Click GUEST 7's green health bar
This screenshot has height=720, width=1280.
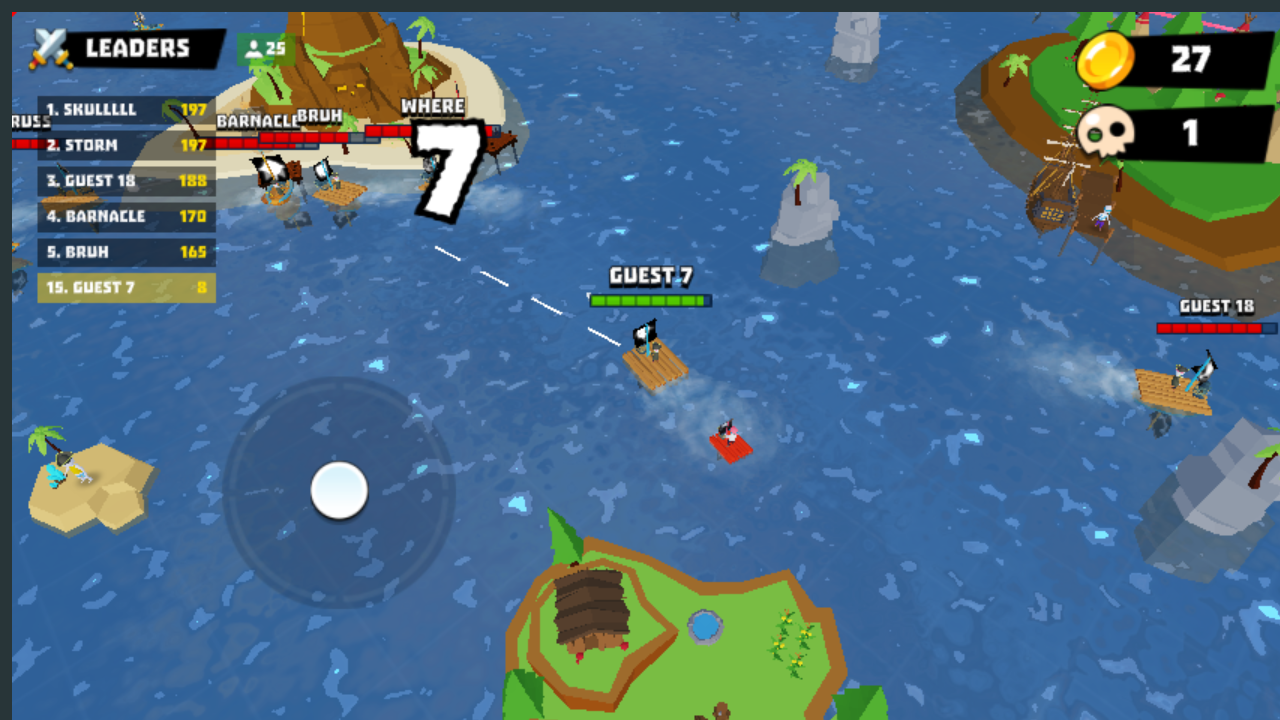(650, 299)
